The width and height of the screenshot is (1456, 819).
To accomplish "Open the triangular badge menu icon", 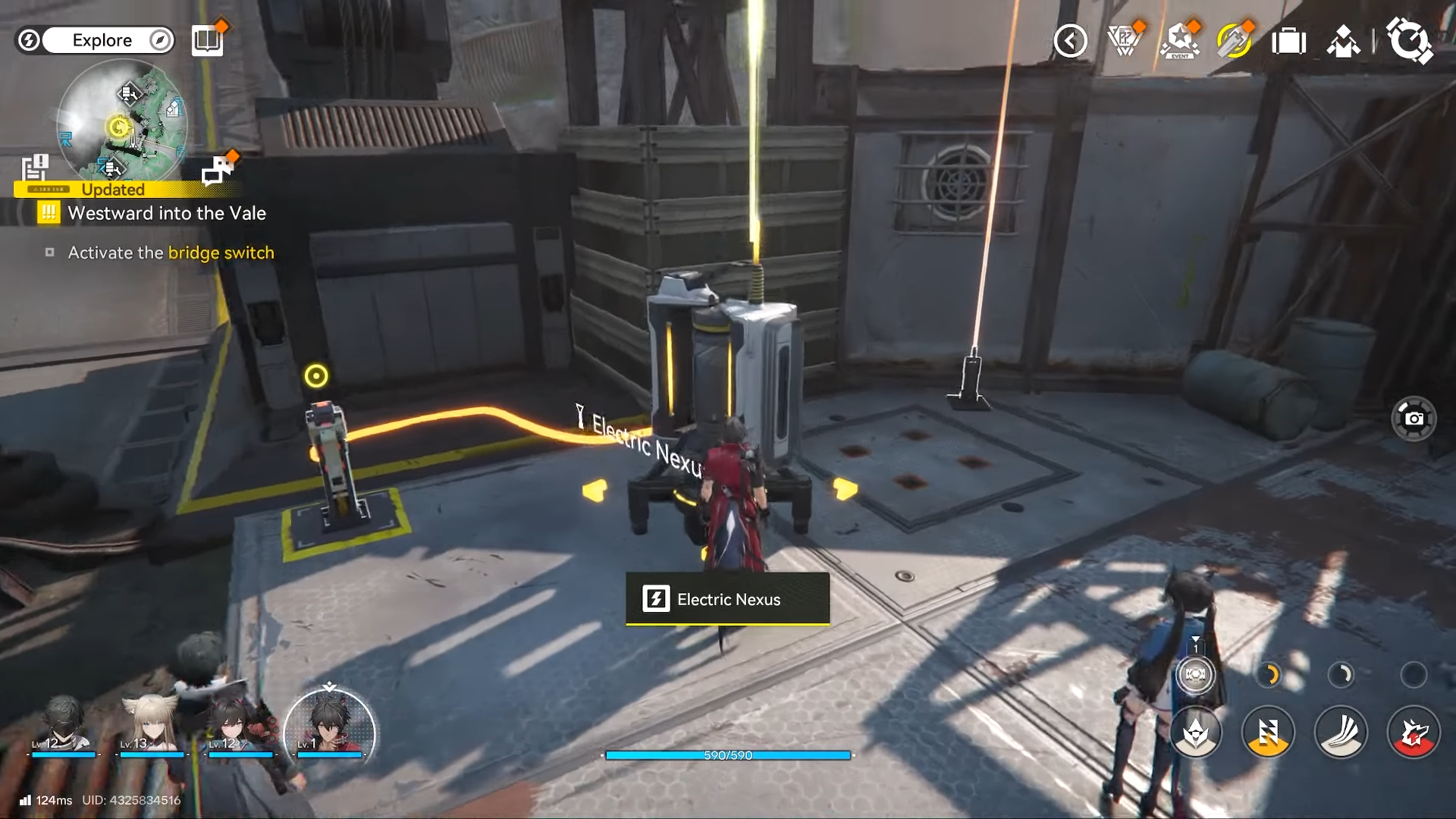I will click(1125, 40).
